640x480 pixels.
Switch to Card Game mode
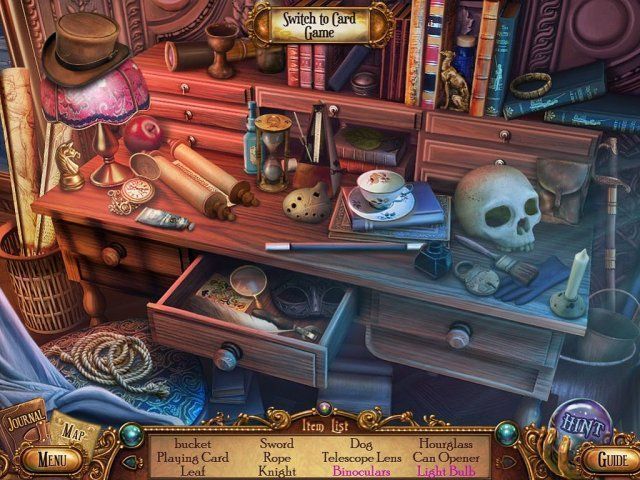click(x=316, y=24)
